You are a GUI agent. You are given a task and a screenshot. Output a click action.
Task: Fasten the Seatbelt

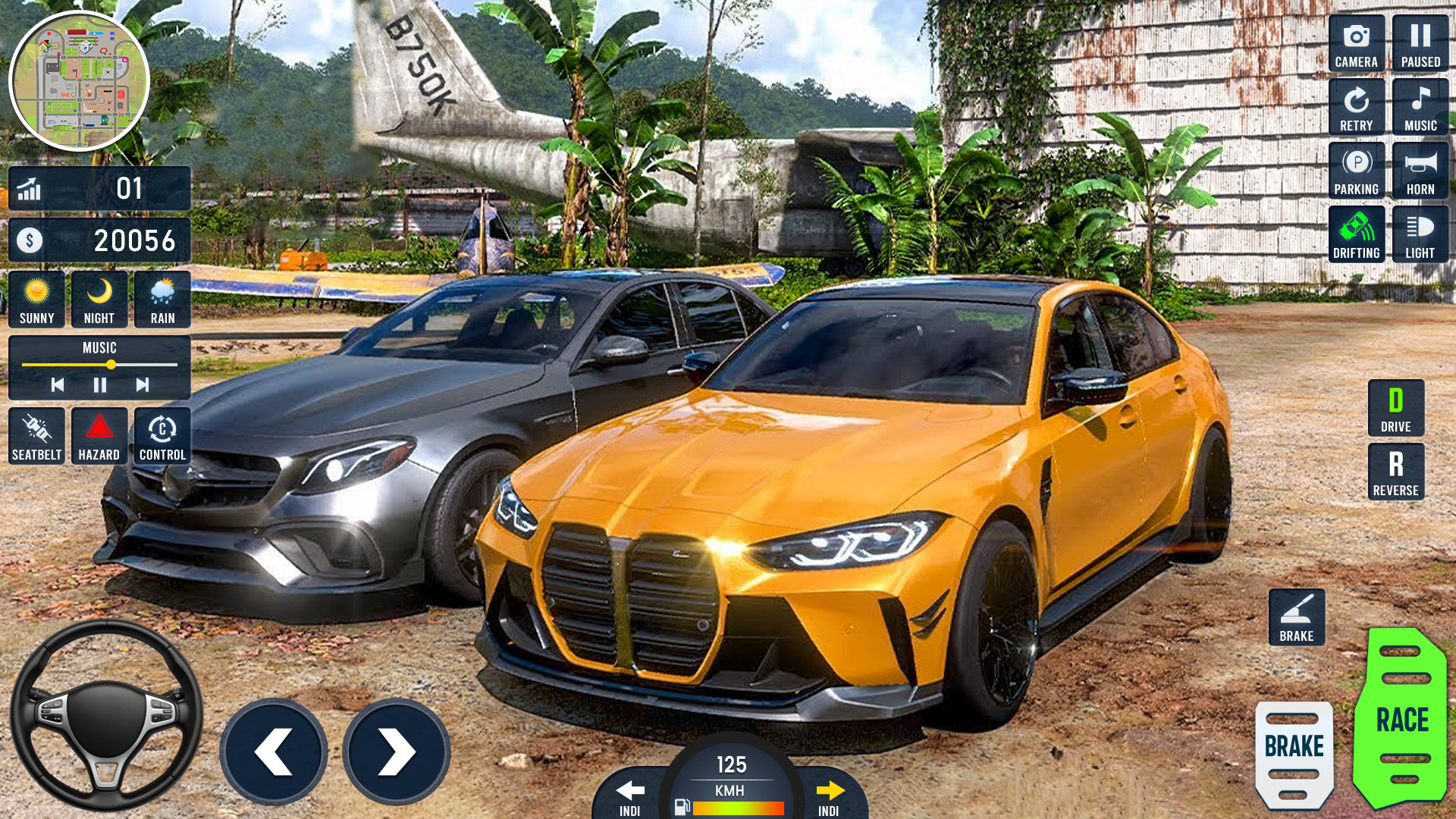pyautogui.click(x=36, y=435)
